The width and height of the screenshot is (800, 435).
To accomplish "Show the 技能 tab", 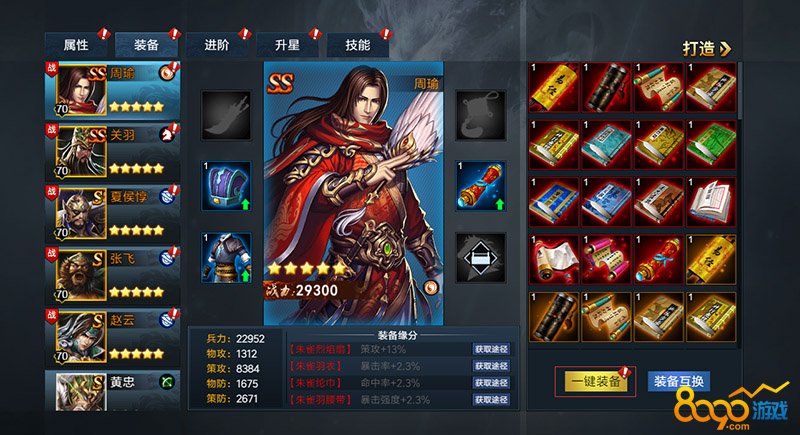I will 357,45.
